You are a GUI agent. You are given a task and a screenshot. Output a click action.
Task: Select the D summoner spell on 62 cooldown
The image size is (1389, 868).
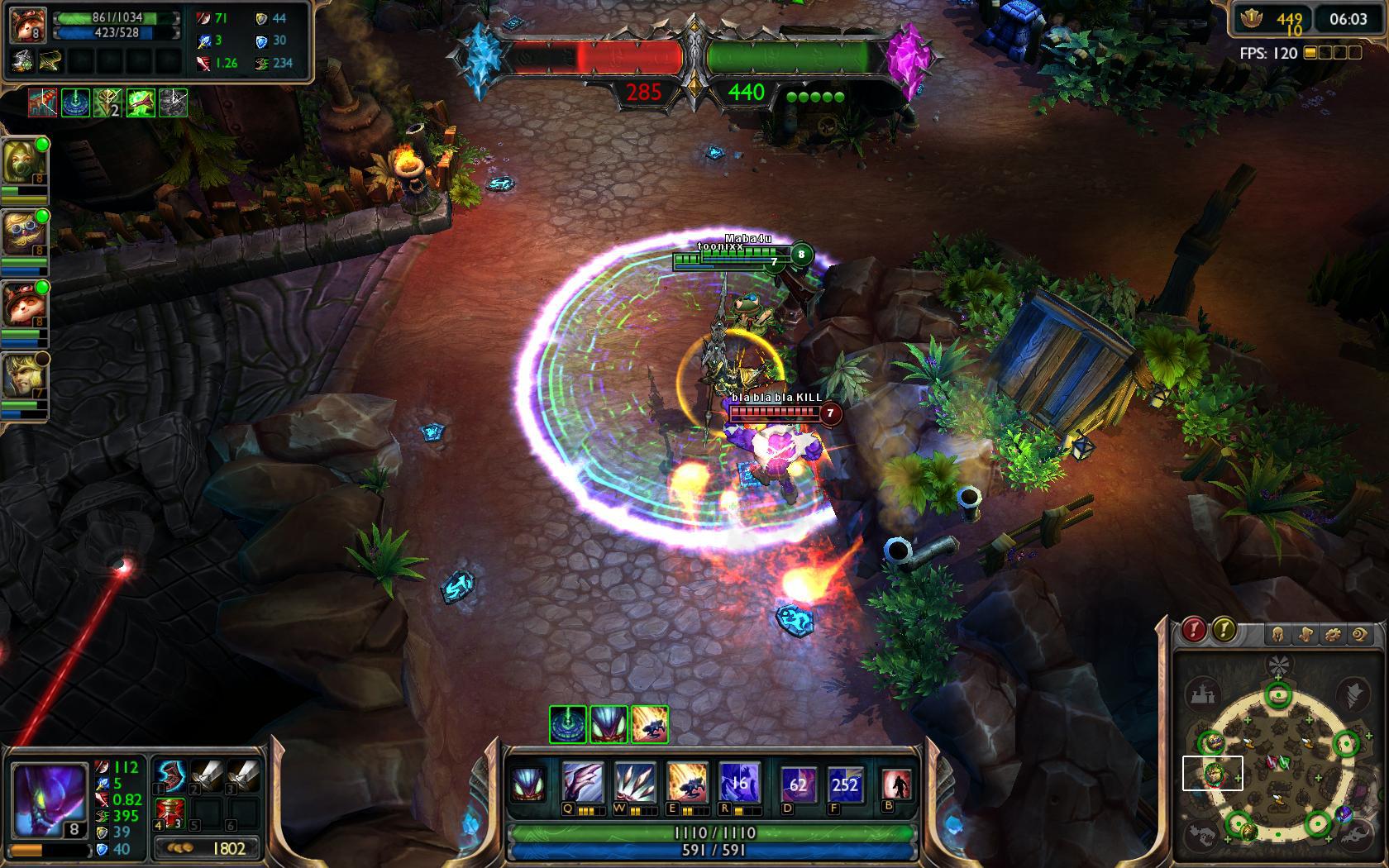coord(798,784)
